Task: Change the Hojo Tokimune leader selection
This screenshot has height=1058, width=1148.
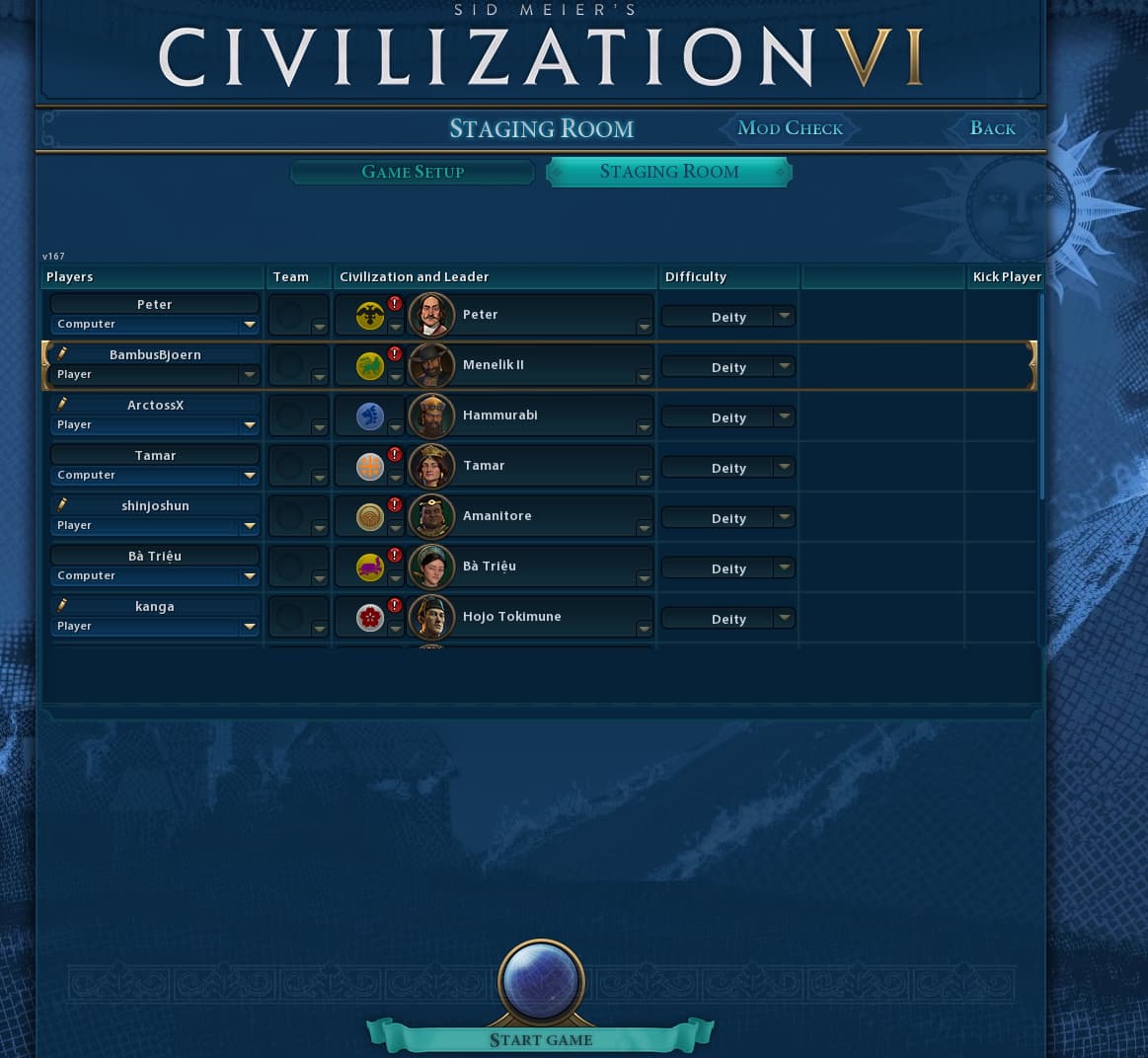Action: [x=644, y=628]
